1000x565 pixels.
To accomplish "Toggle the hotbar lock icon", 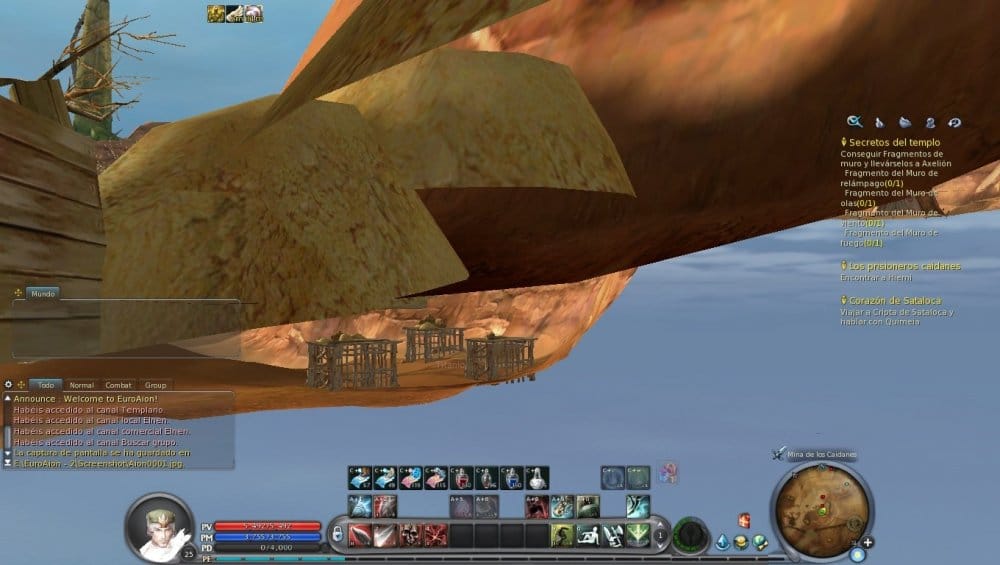I will [338, 533].
